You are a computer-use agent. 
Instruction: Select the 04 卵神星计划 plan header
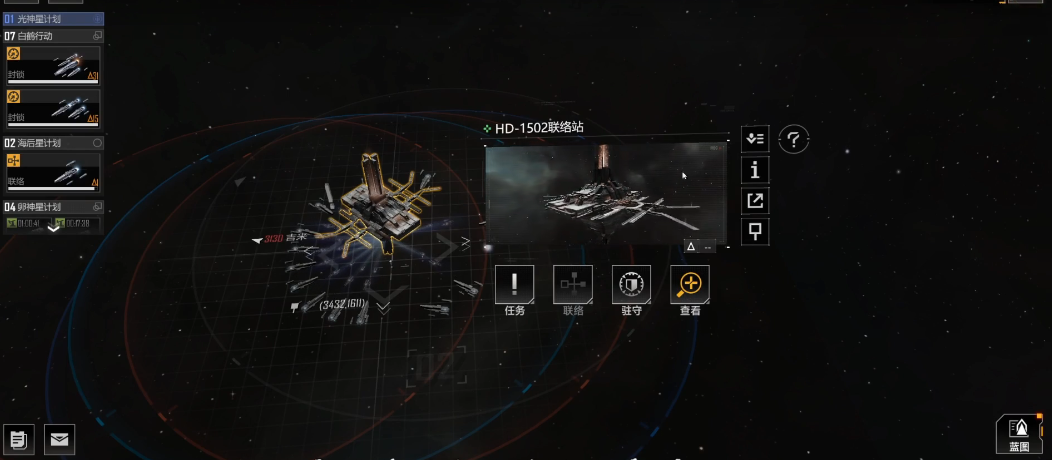52,207
